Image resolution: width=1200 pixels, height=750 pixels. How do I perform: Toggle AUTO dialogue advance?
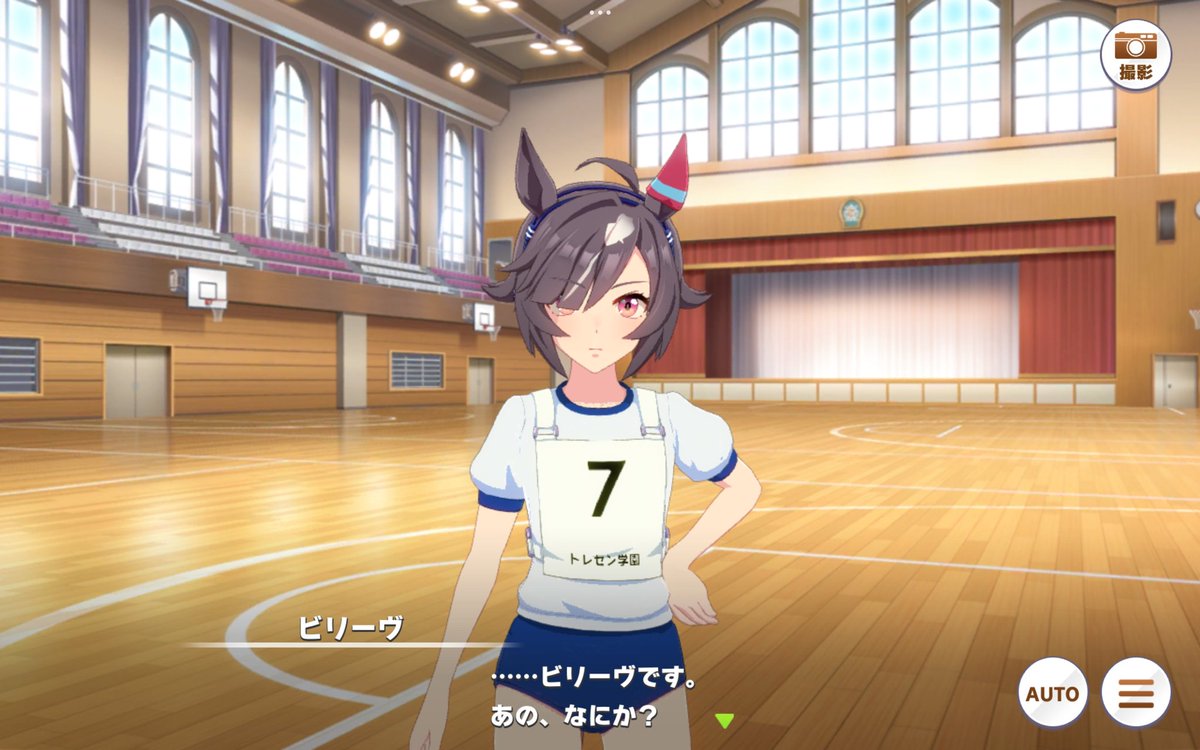[x=1052, y=693]
